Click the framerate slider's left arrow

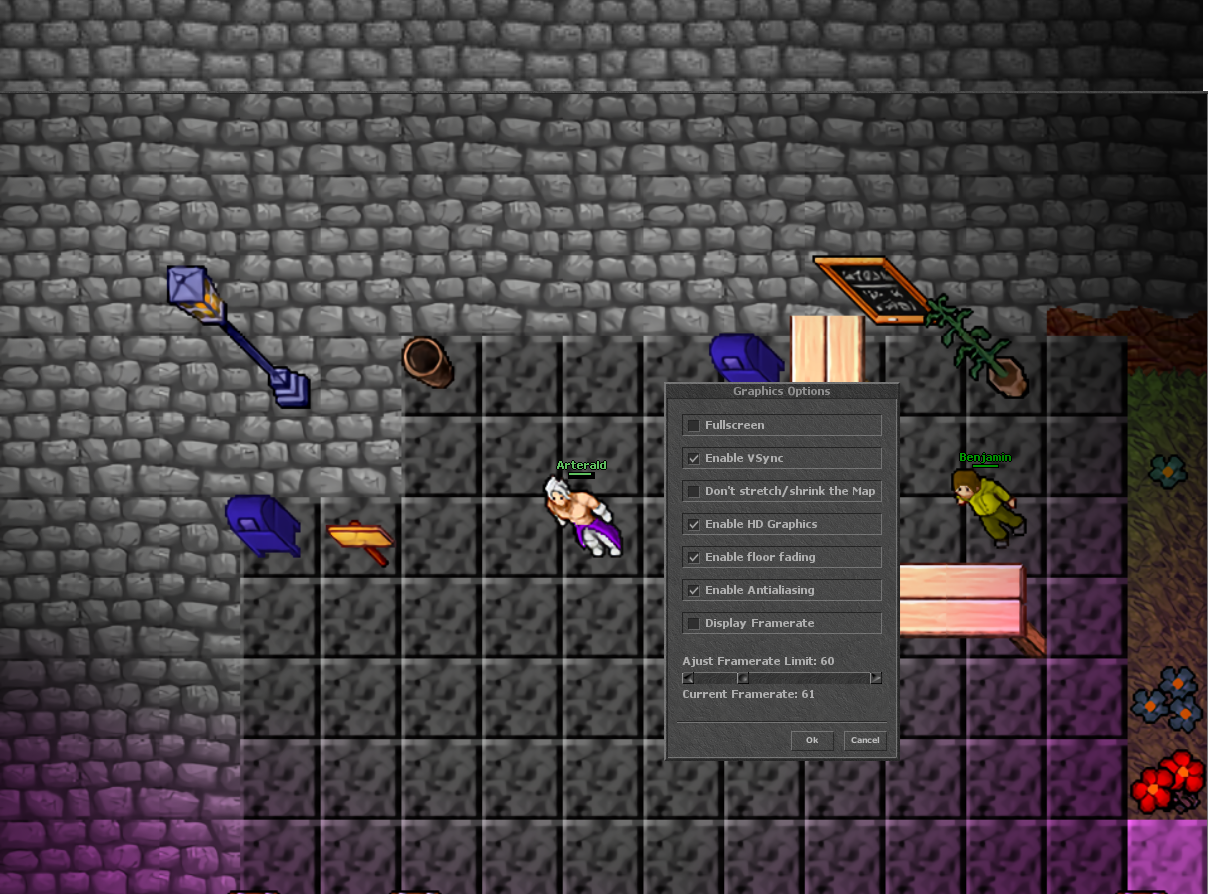point(688,678)
